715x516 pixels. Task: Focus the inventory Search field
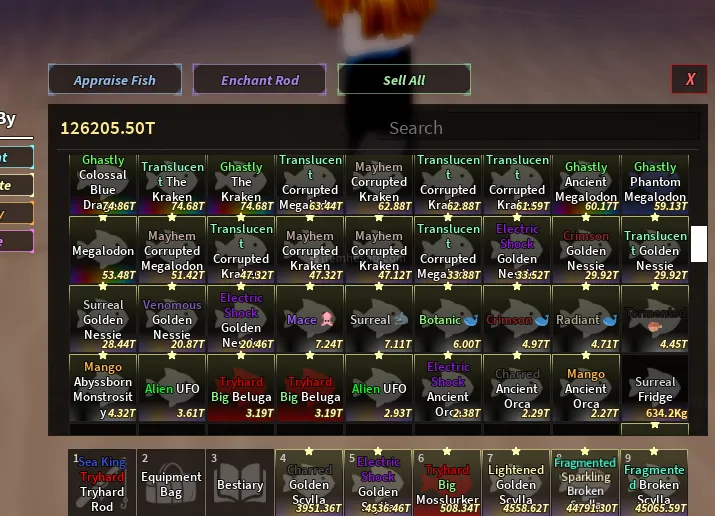415,128
